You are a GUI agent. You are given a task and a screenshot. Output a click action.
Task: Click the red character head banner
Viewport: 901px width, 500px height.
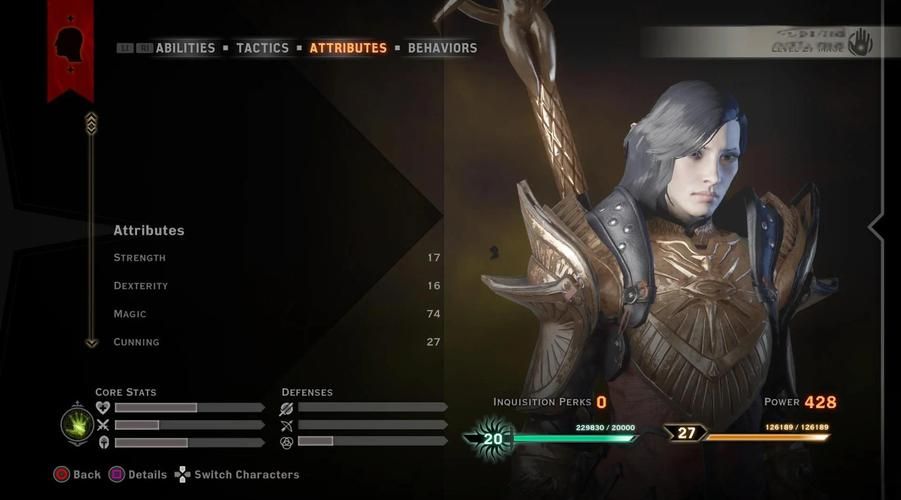pyautogui.click(x=70, y=47)
